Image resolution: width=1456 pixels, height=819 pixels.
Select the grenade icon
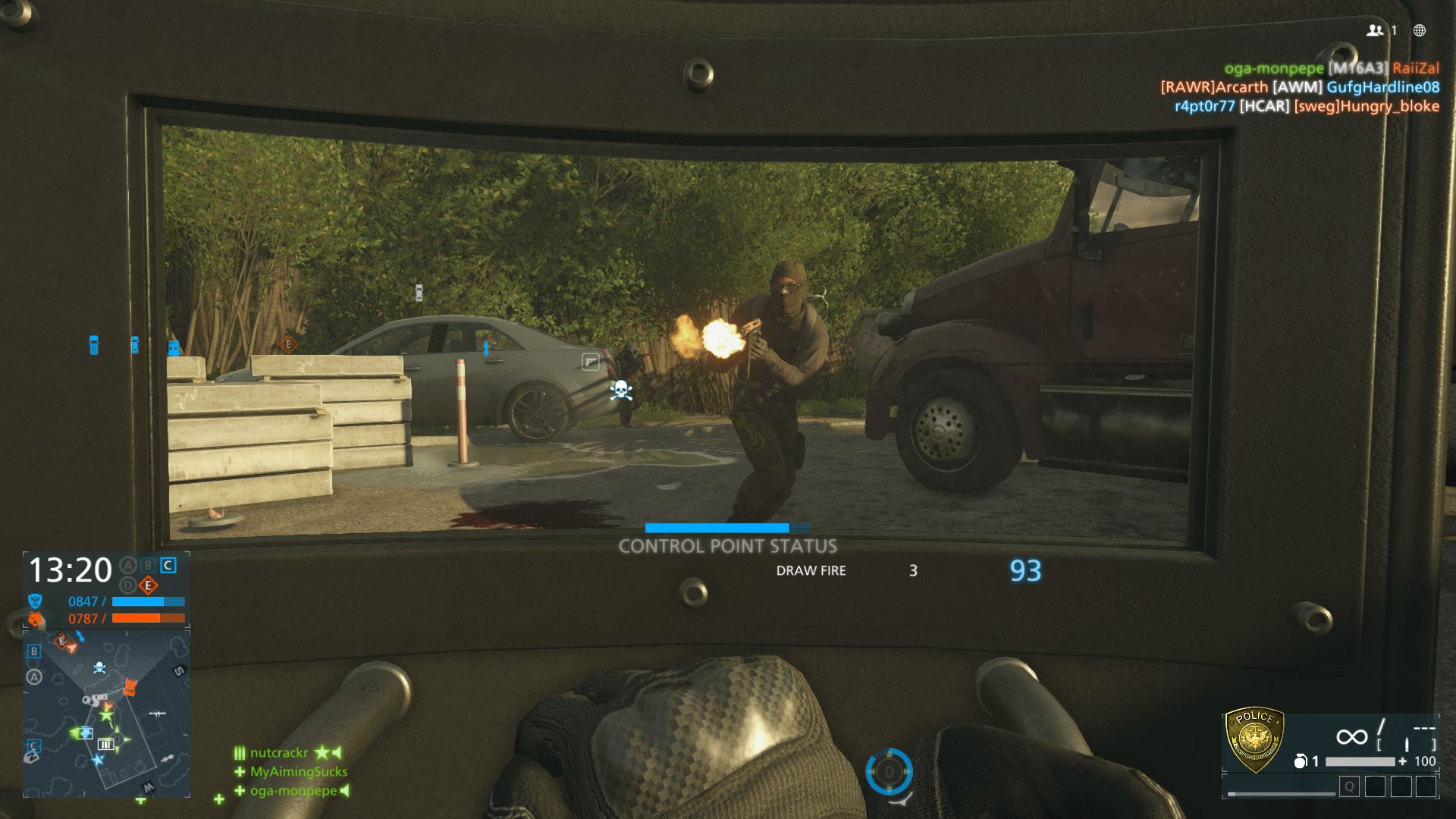pyautogui.click(x=1300, y=761)
